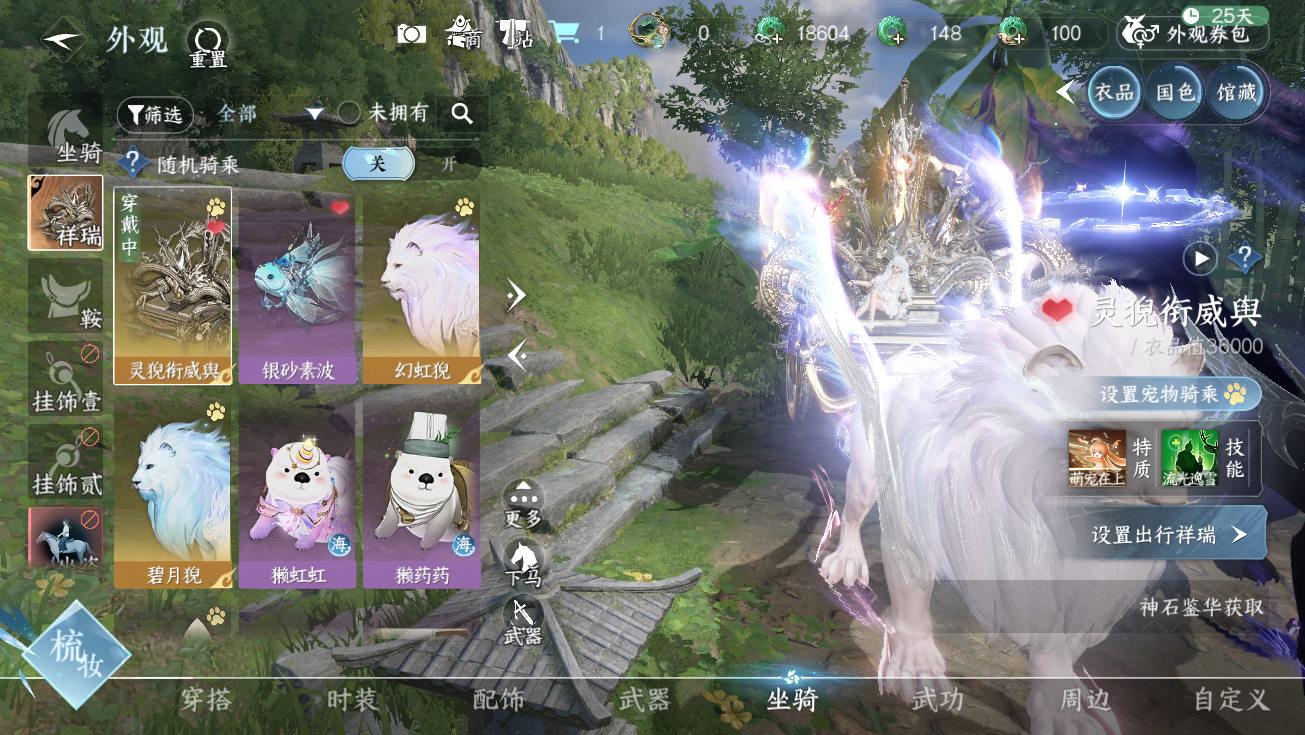Toggle the 随机骑乘 switch
Viewport: 1305px width, 735px height.
[411, 164]
